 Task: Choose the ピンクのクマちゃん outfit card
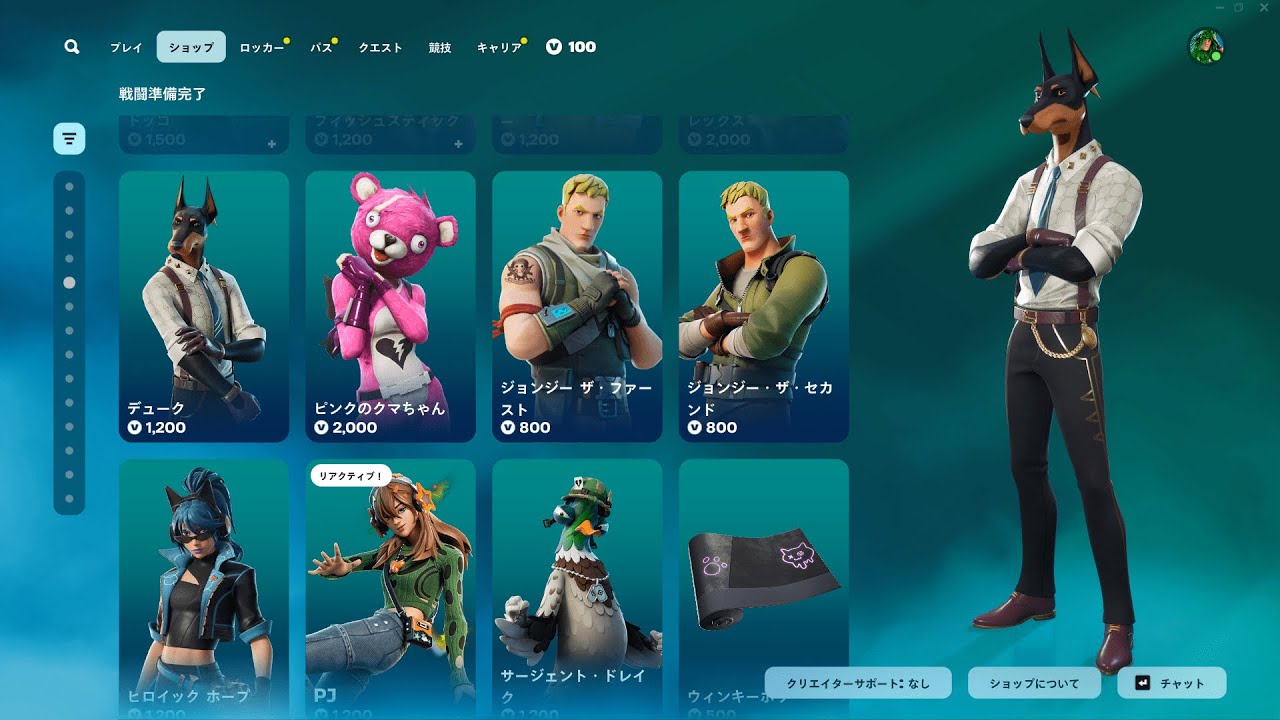(390, 306)
